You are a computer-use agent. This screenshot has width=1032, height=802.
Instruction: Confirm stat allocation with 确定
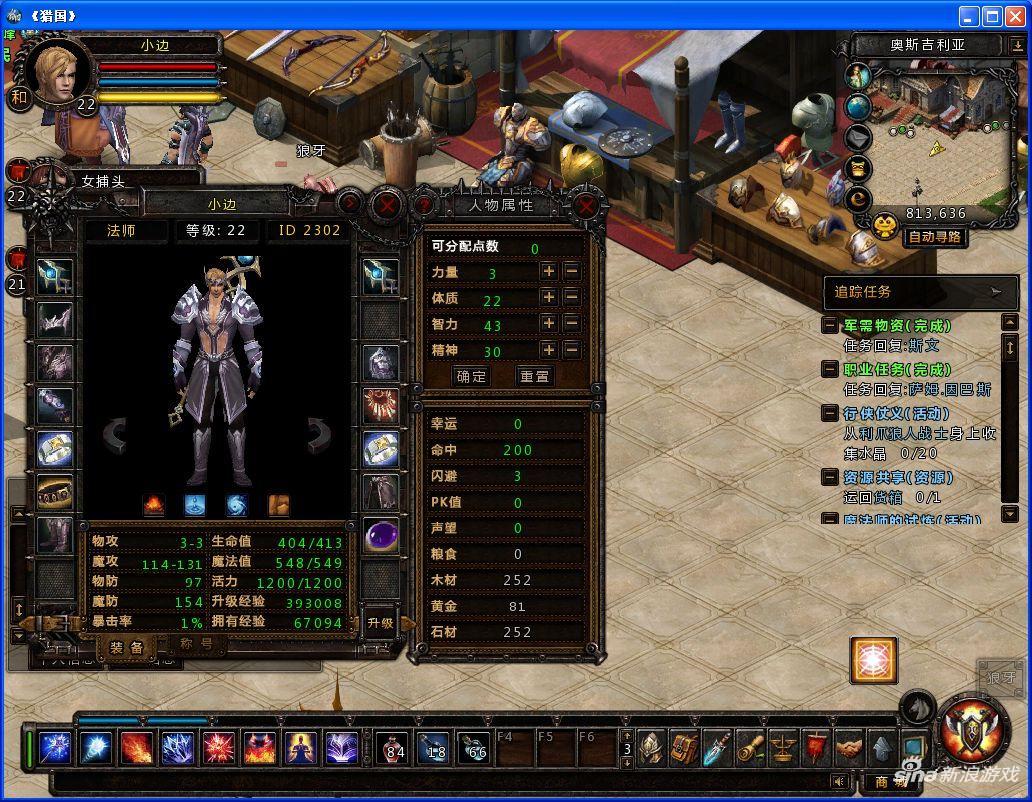pos(471,376)
